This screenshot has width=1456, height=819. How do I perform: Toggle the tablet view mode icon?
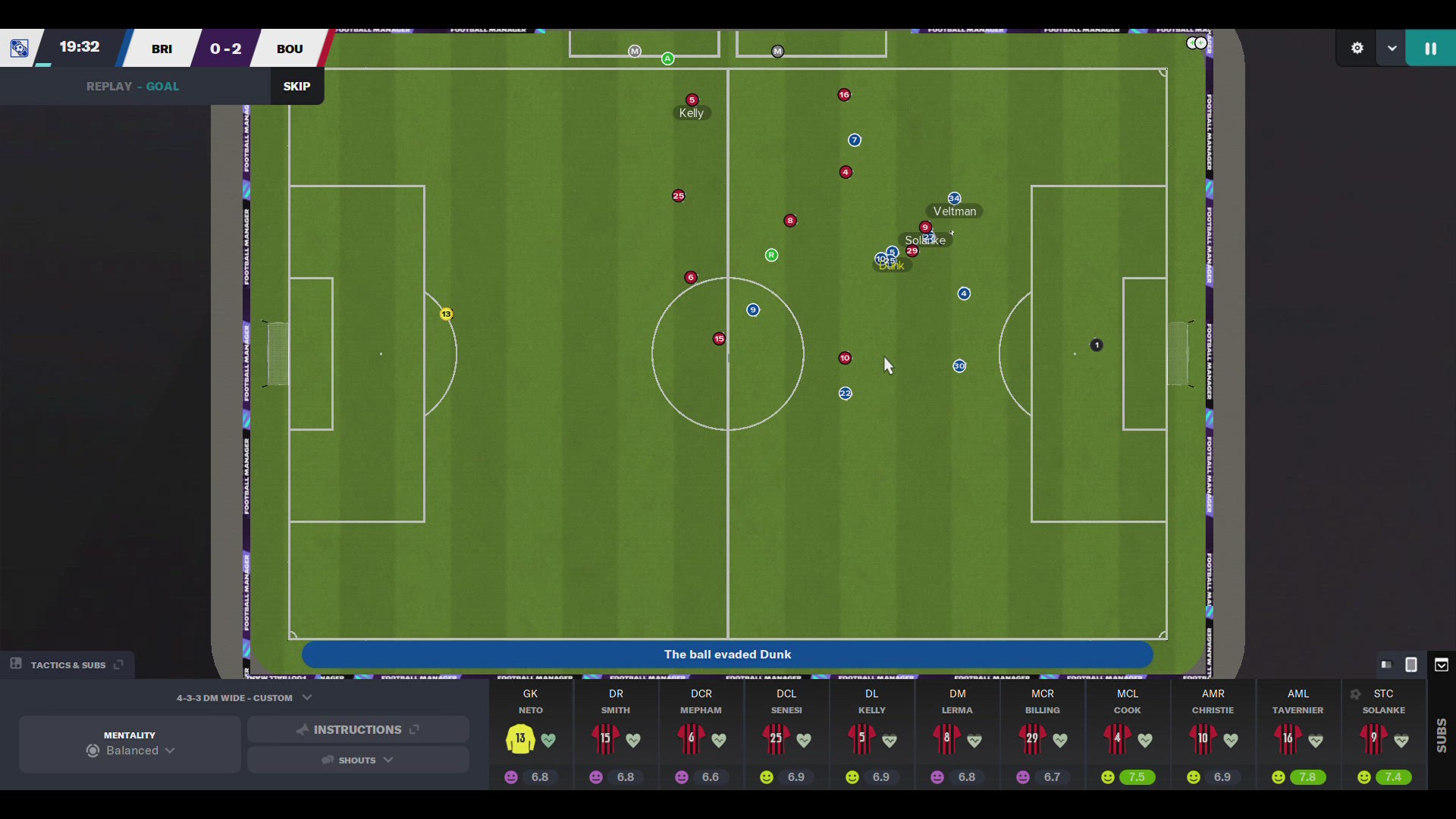pyautogui.click(x=1411, y=665)
